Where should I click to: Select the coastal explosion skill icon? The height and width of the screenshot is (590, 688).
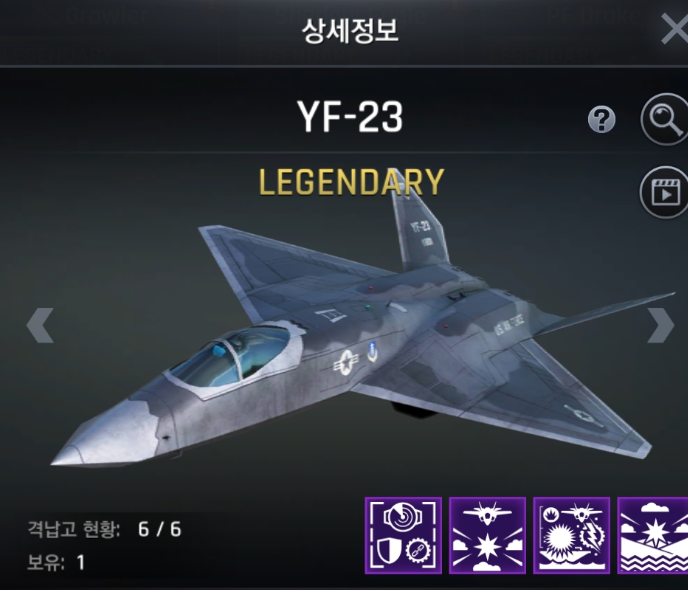[653, 535]
